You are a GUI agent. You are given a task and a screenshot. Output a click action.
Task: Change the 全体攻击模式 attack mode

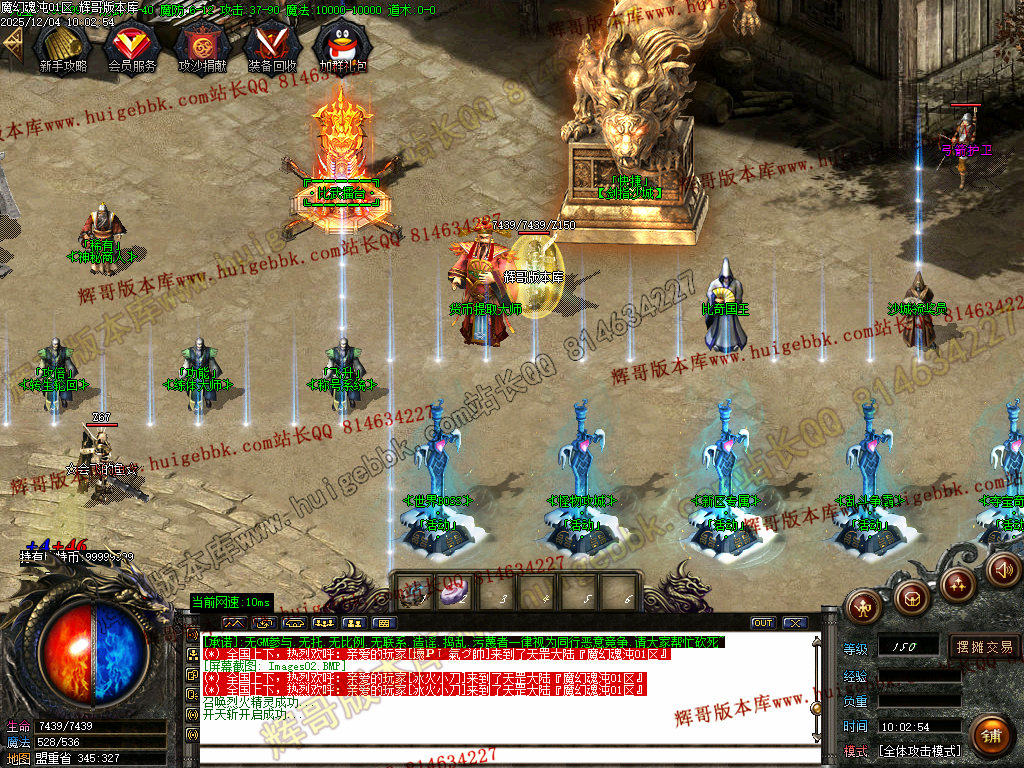tap(919, 750)
